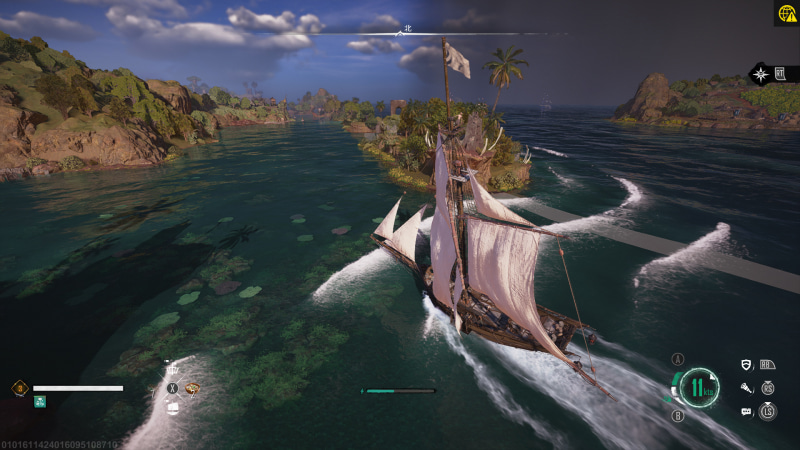
Task: Open the chat speech bubble icon
Action: point(746,411)
